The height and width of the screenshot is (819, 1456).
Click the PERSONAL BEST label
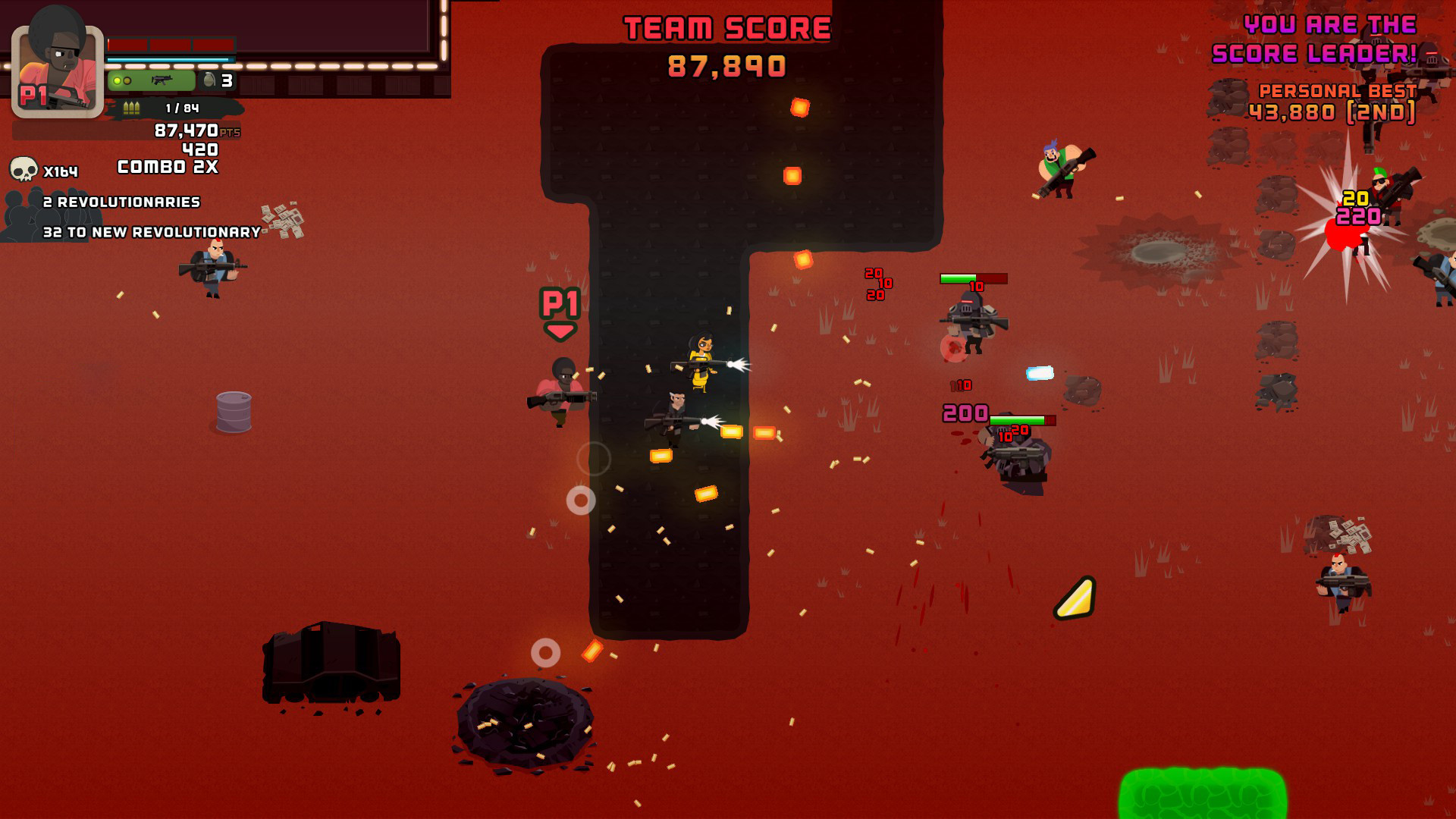[1338, 90]
